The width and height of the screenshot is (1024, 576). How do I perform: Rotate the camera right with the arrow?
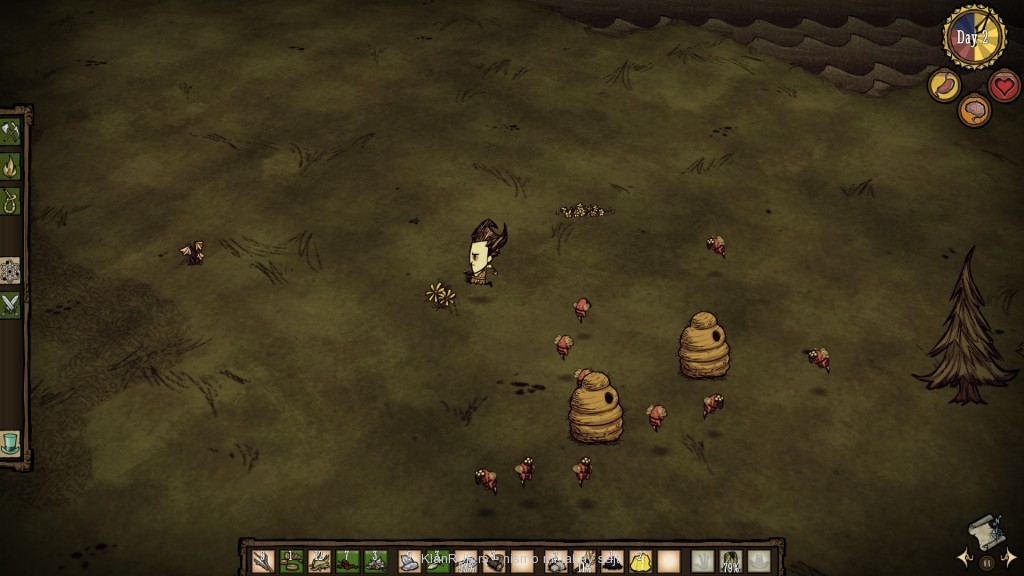(1010, 557)
